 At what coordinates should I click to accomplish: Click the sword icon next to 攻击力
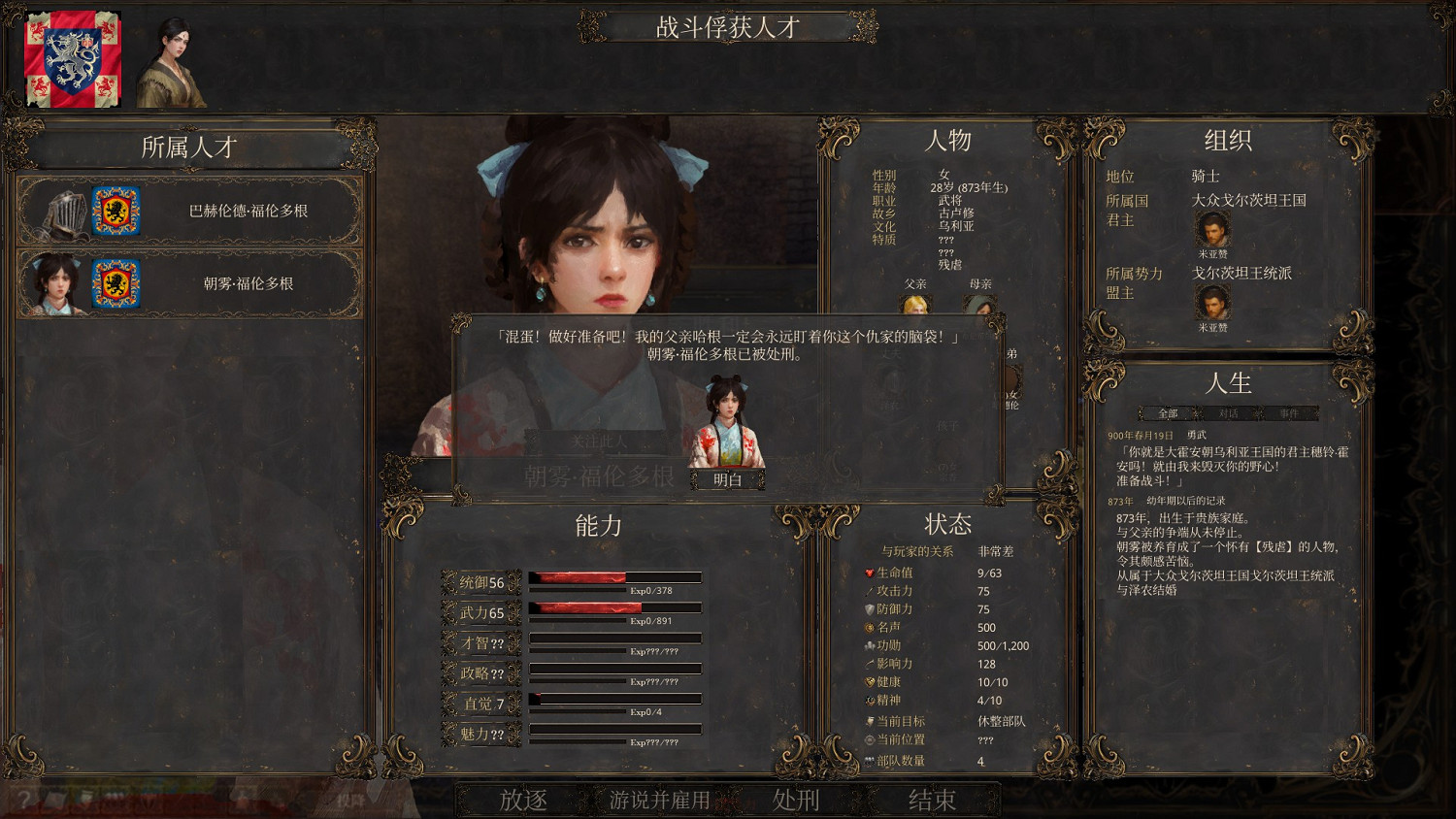[870, 592]
